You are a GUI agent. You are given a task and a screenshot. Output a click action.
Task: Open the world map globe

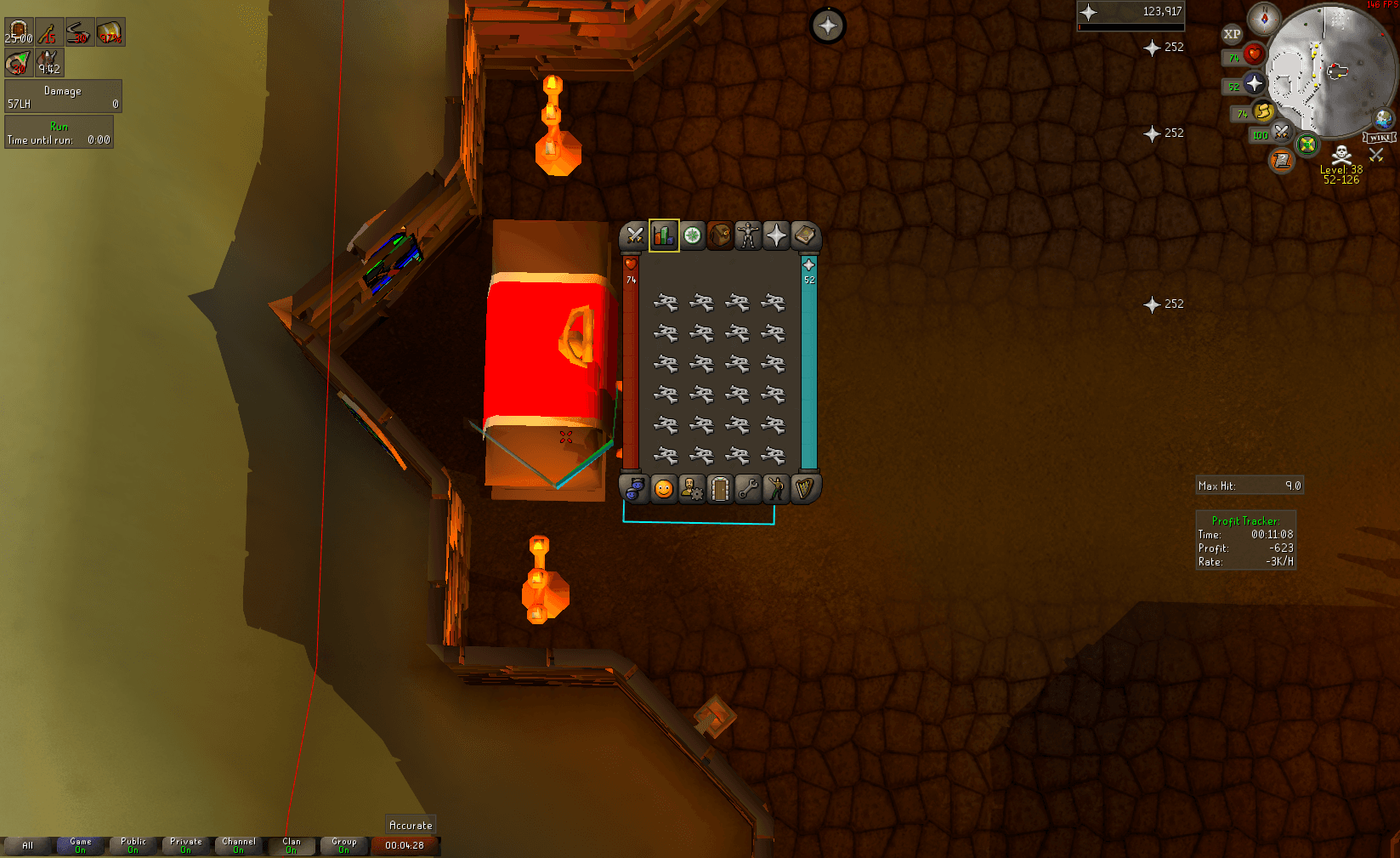(x=1384, y=118)
